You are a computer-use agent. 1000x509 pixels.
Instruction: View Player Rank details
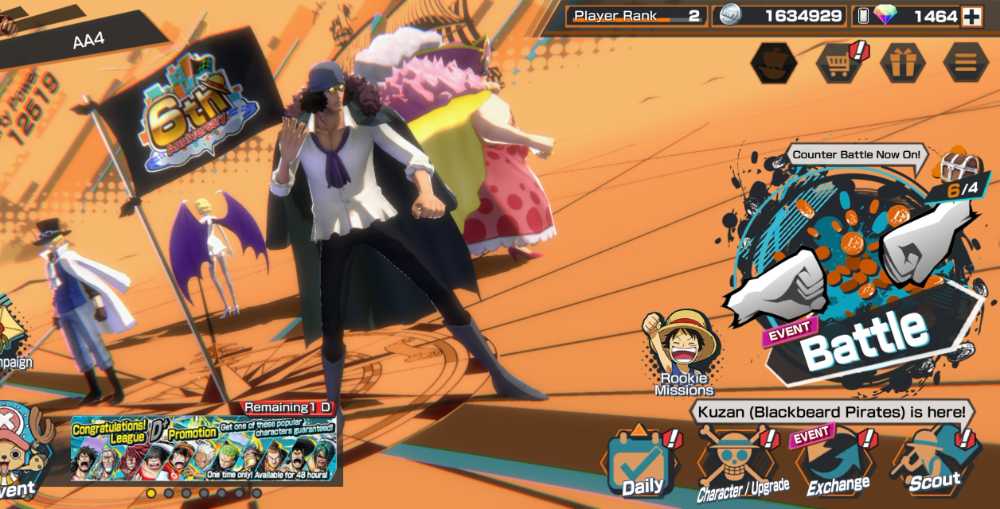pos(636,17)
